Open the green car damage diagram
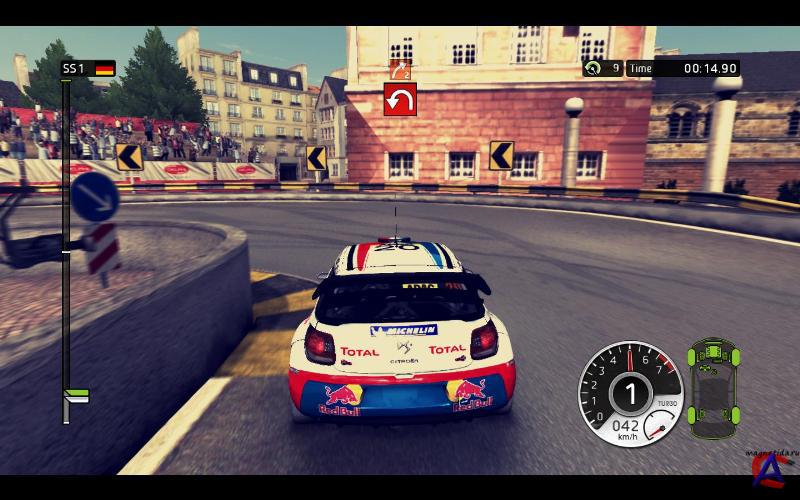Screen dimensions: 800x500 (714, 381)
